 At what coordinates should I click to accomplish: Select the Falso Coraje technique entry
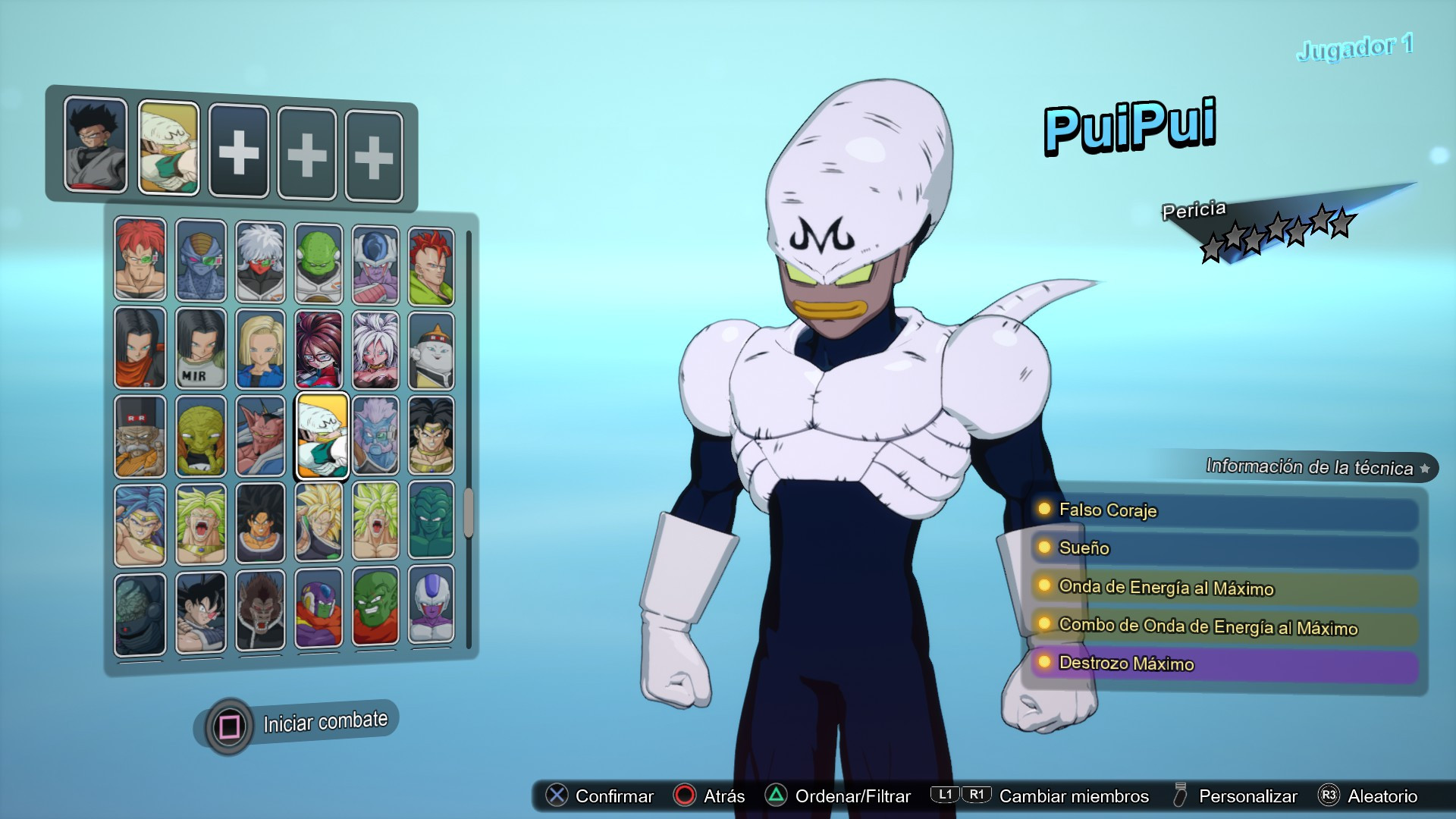[1109, 510]
